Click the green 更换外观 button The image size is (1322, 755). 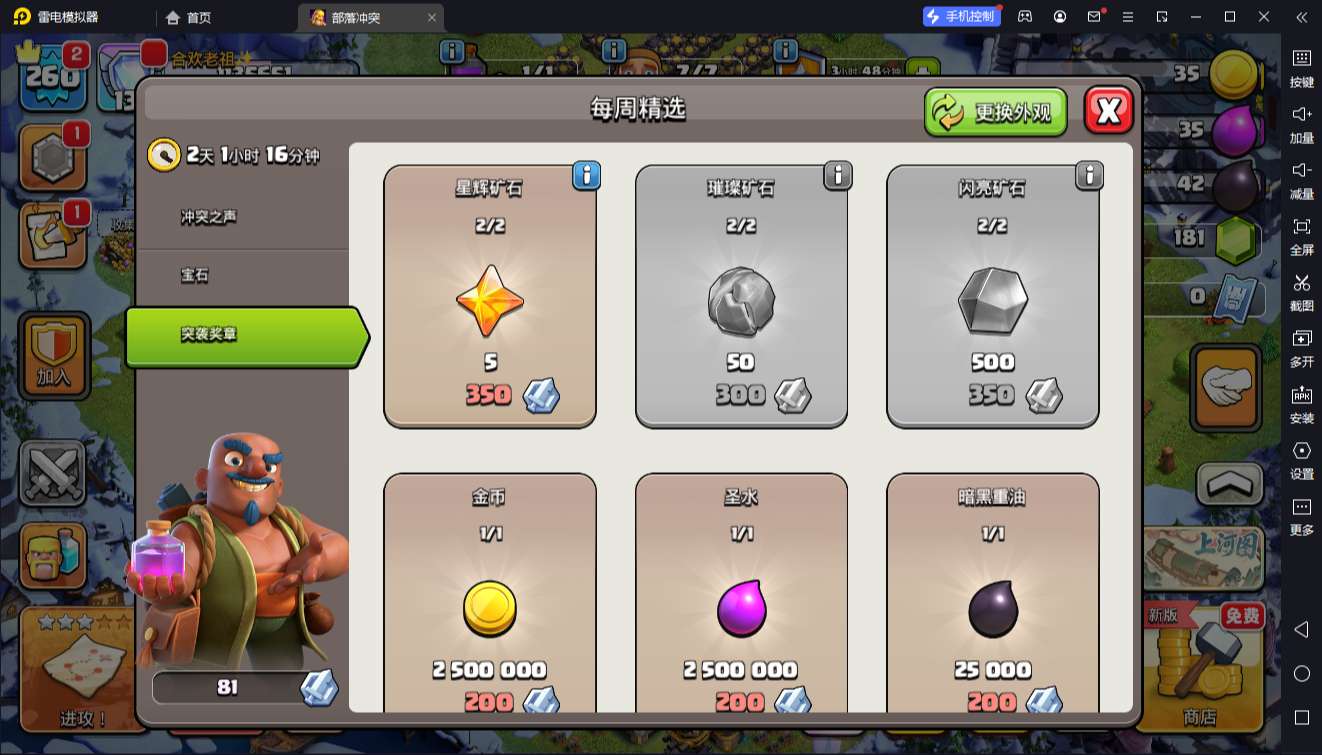click(995, 112)
